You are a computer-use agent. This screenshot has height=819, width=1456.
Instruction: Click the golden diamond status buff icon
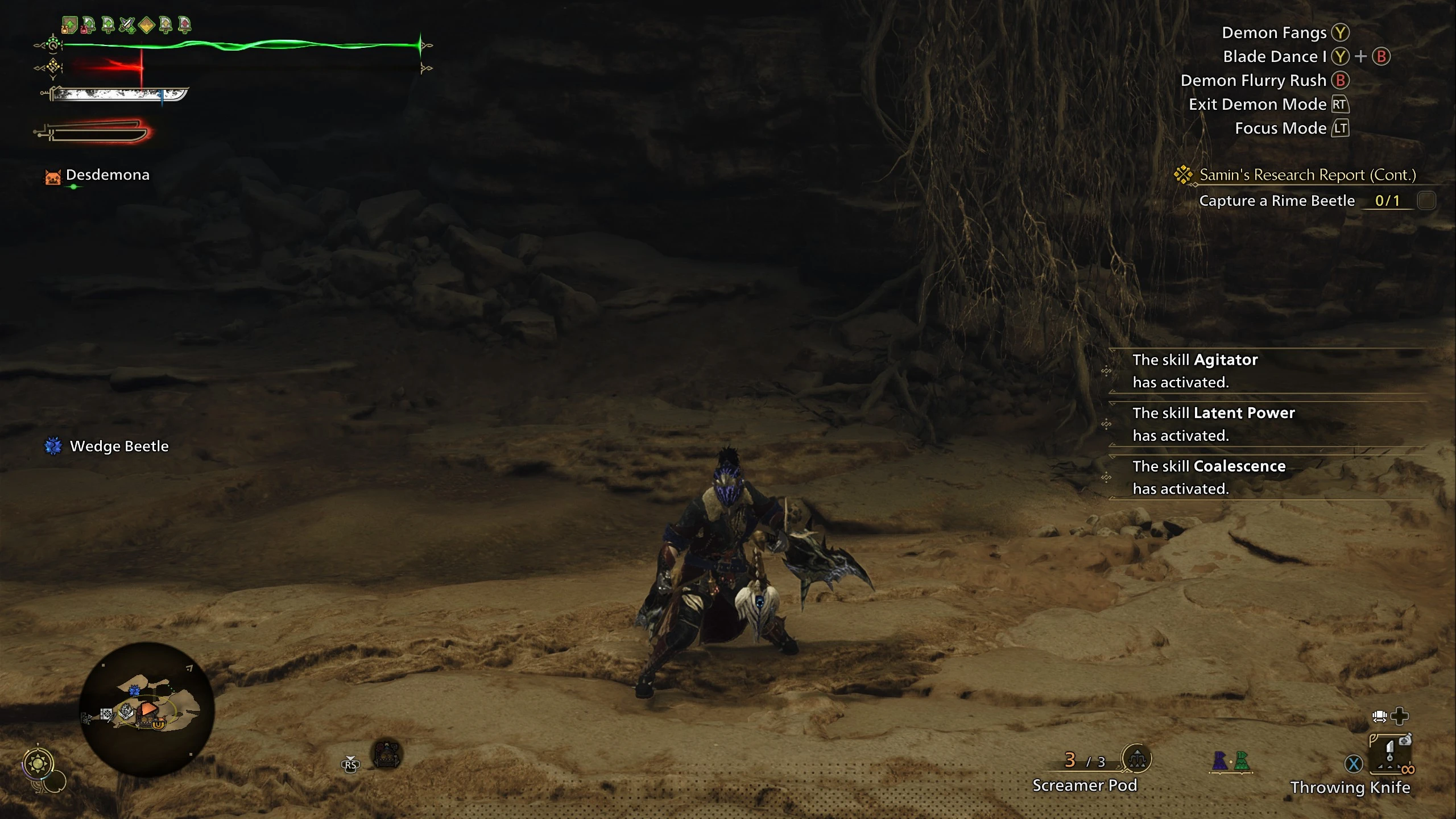(147, 25)
